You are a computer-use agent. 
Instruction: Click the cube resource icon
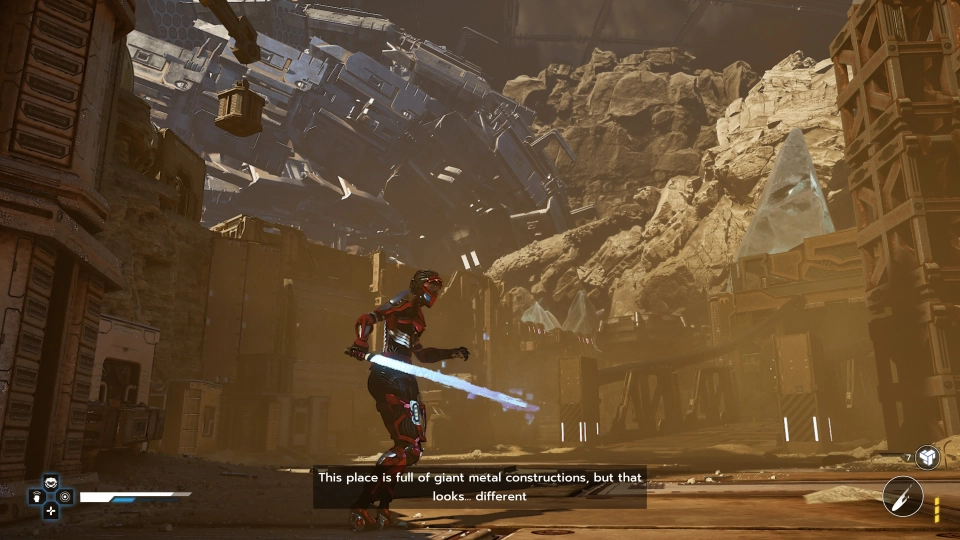[x=927, y=457]
